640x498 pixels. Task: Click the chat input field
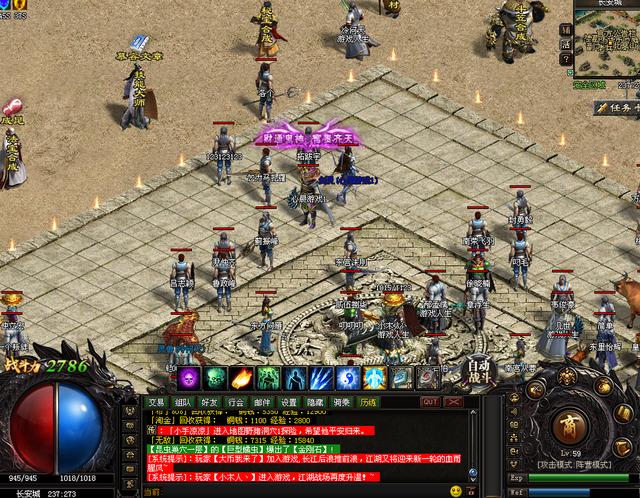(290, 492)
